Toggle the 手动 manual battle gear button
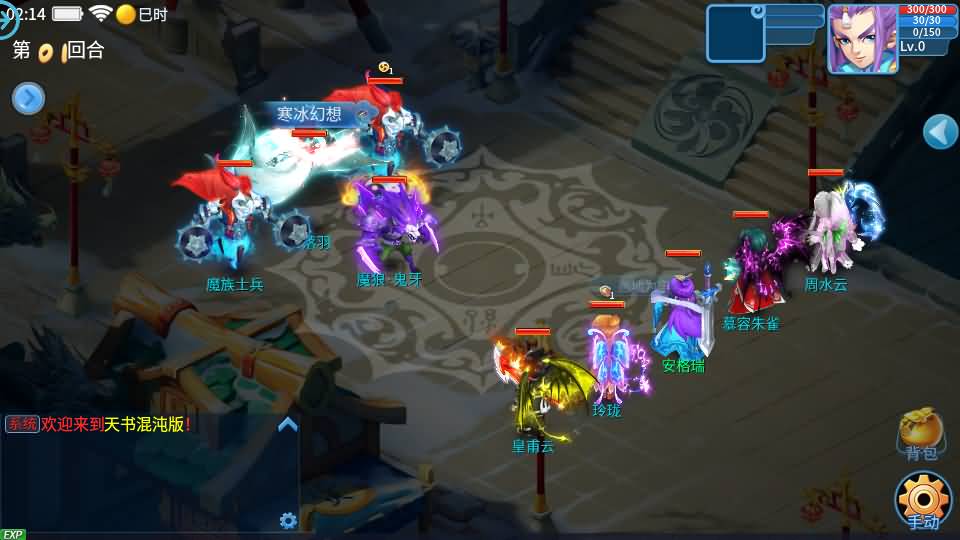The width and height of the screenshot is (960, 540). tap(922, 499)
